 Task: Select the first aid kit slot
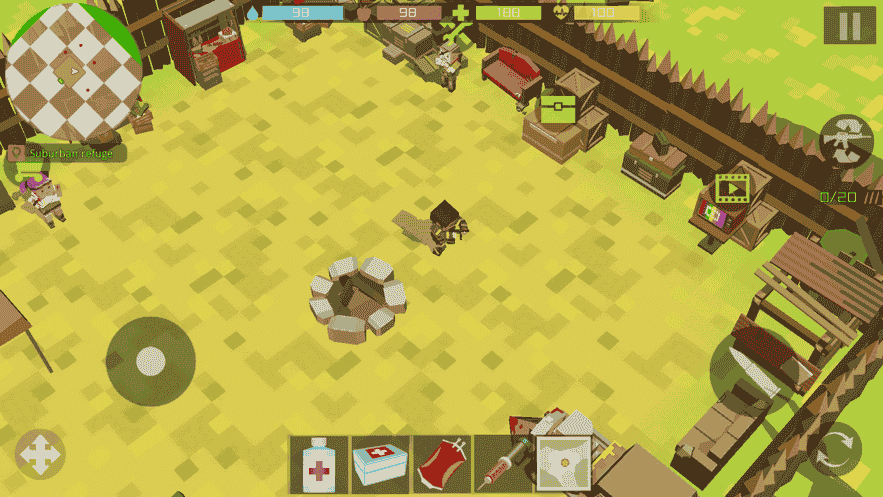coord(381,465)
